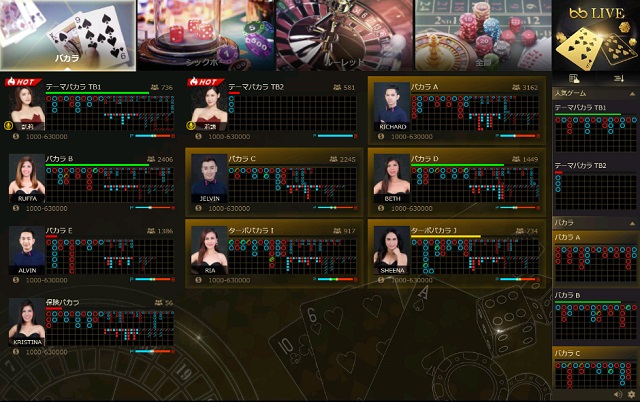
Task: Join the テーマバカラ TB1 table
Action: pyautogui.click(x=92, y=110)
